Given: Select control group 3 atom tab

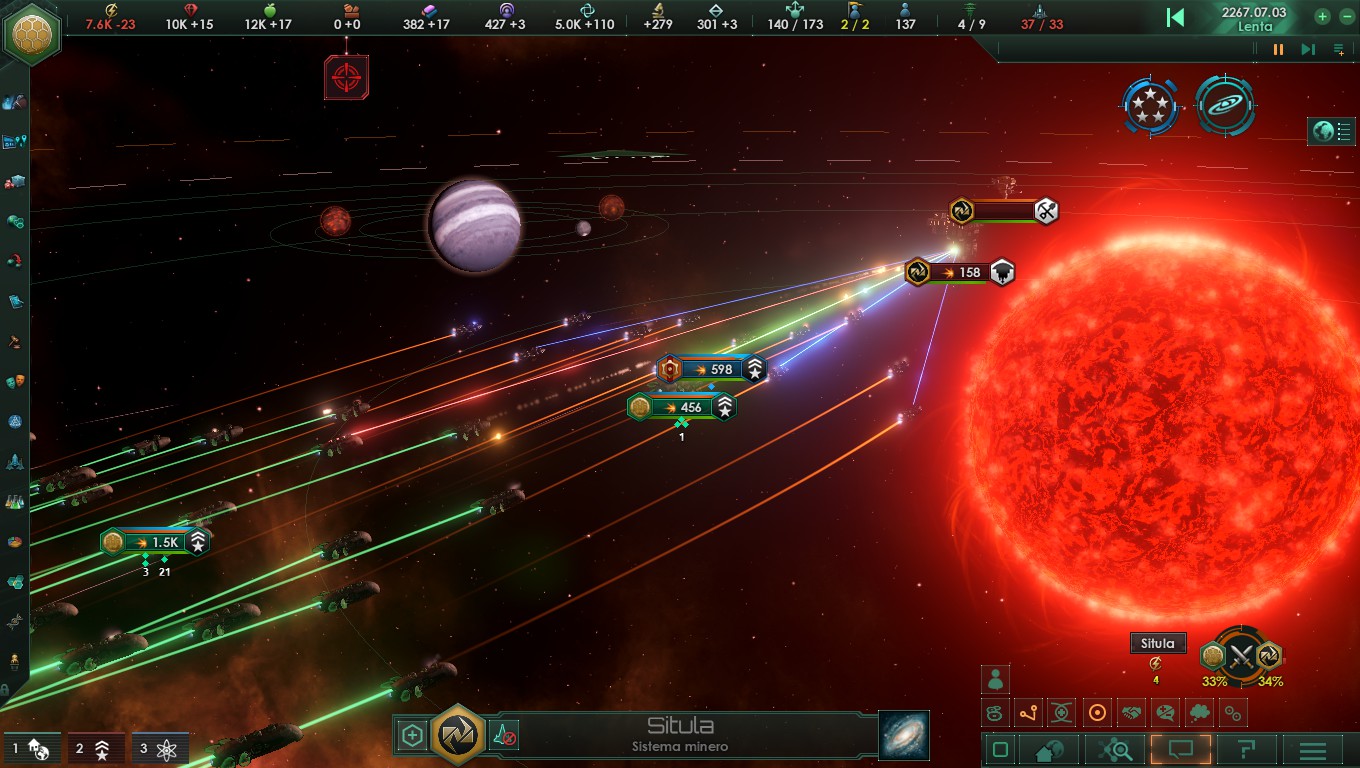Looking at the screenshot, I should click(160, 748).
